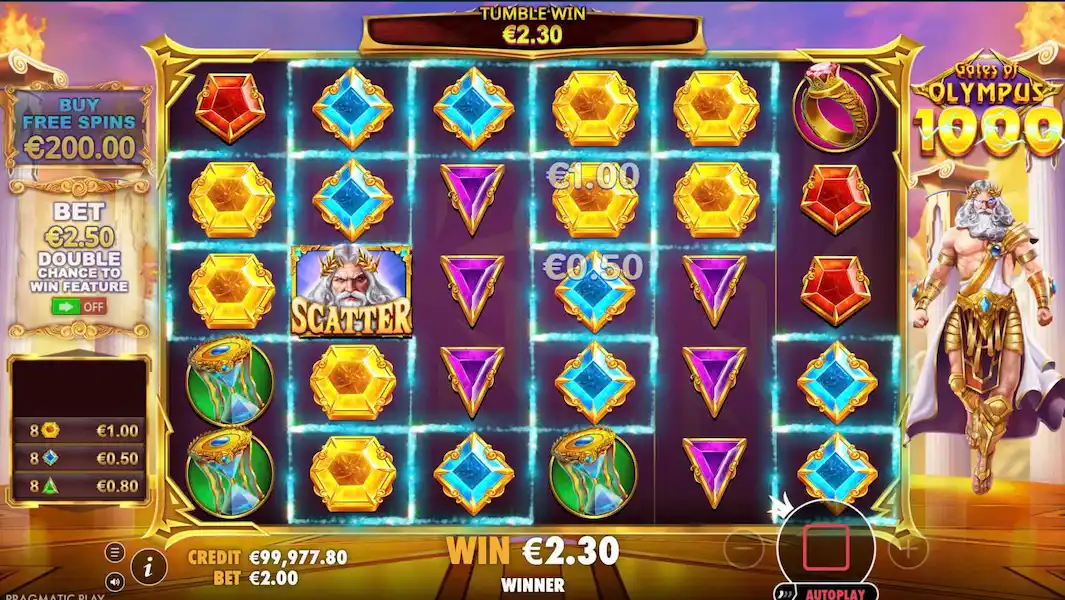Mute the game sound
Viewport: 1065px width, 600px height.
115,580
